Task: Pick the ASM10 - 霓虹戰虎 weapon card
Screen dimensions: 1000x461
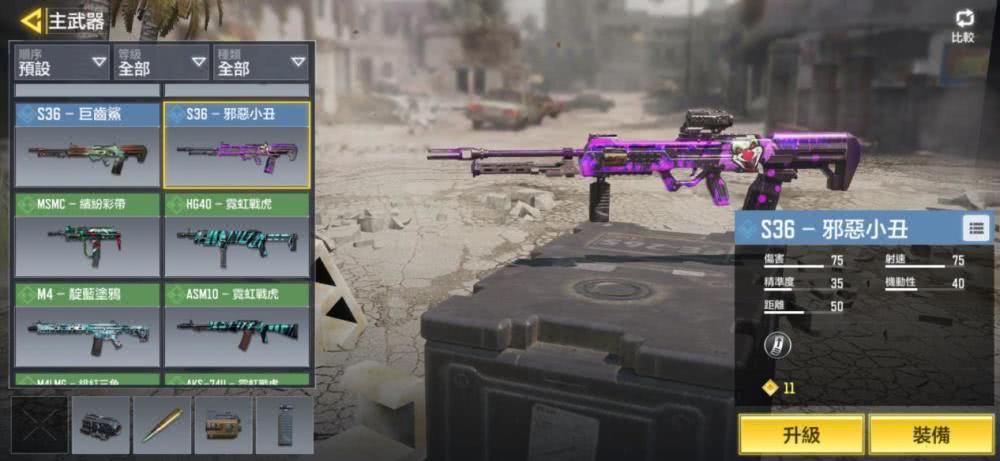Action: tap(236, 325)
